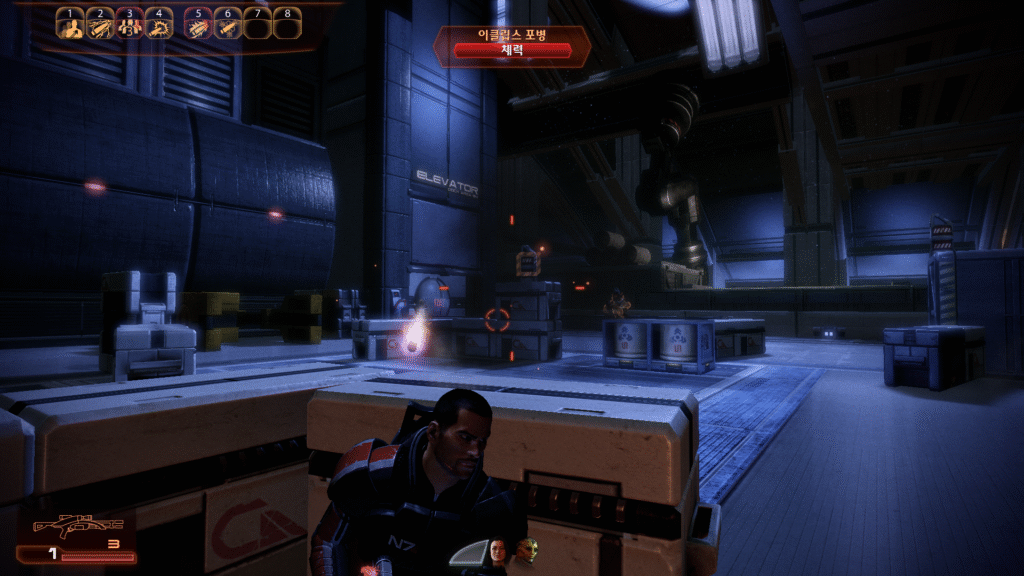Activate the Adrenaline Rush ability in slot 1
This screenshot has width=1024, height=576.
tap(69, 27)
